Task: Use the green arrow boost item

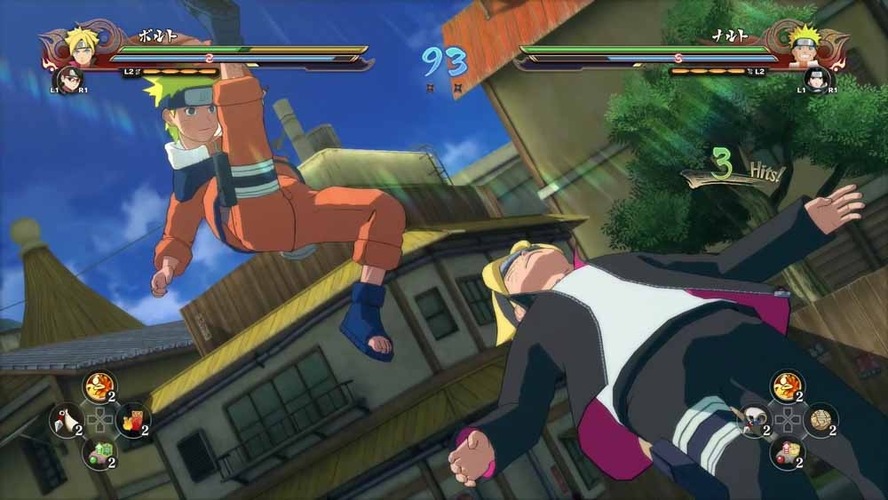Action: click(x=99, y=453)
